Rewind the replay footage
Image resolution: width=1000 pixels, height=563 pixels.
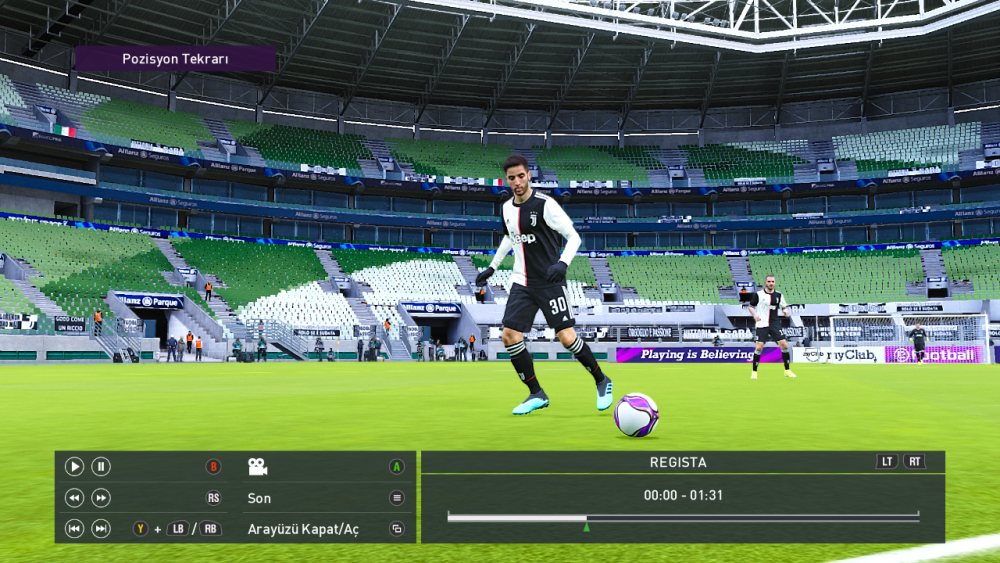pos(74,498)
